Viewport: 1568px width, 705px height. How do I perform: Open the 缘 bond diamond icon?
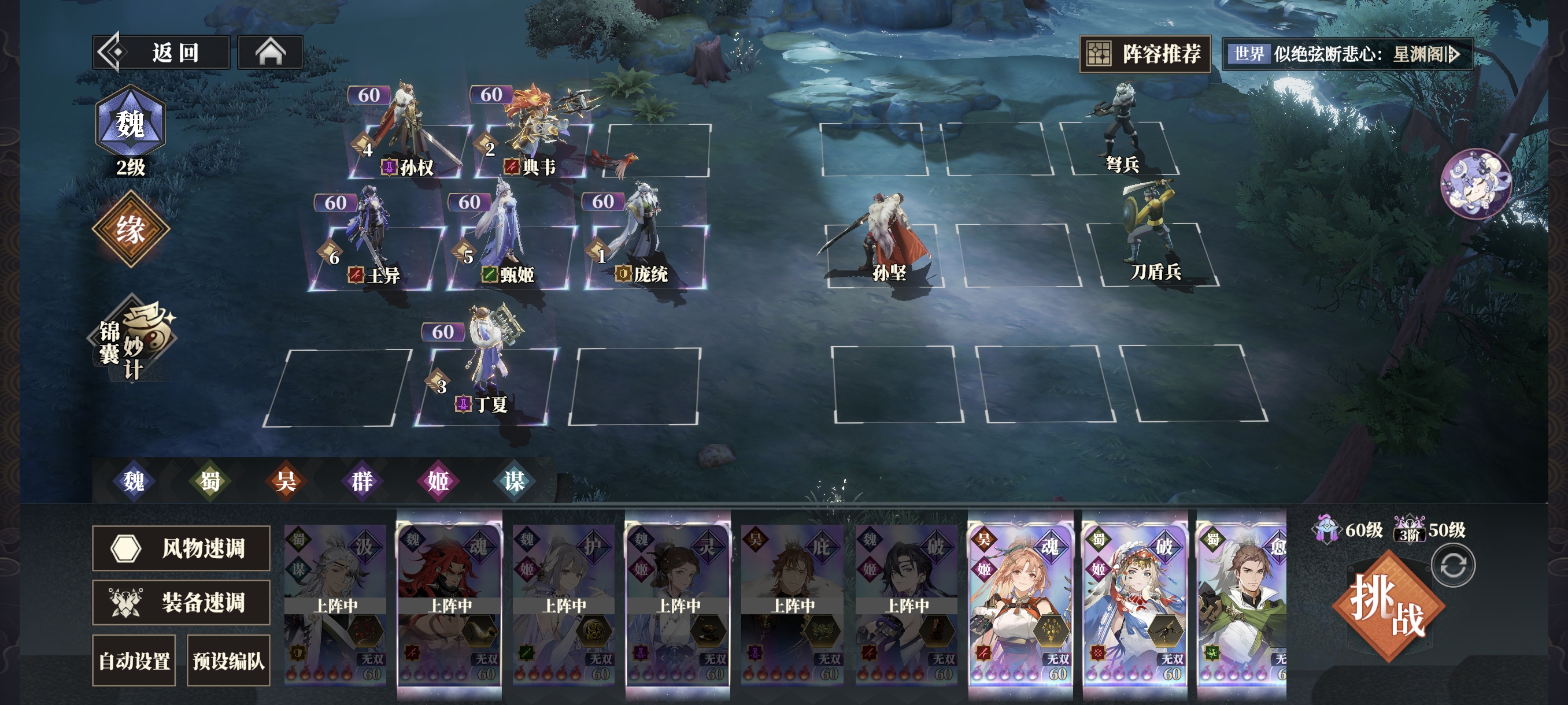tap(130, 229)
